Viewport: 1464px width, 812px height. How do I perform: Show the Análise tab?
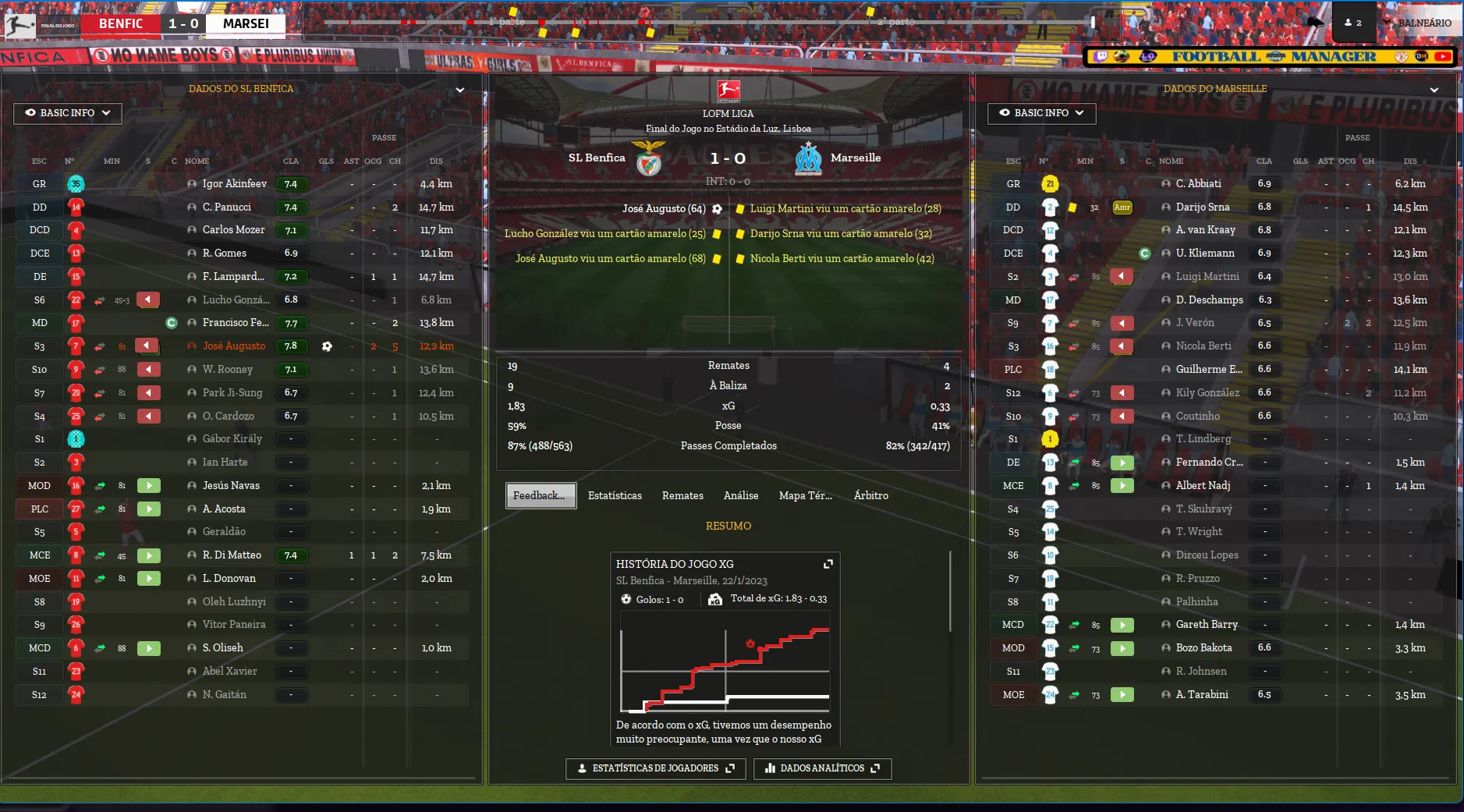point(740,496)
